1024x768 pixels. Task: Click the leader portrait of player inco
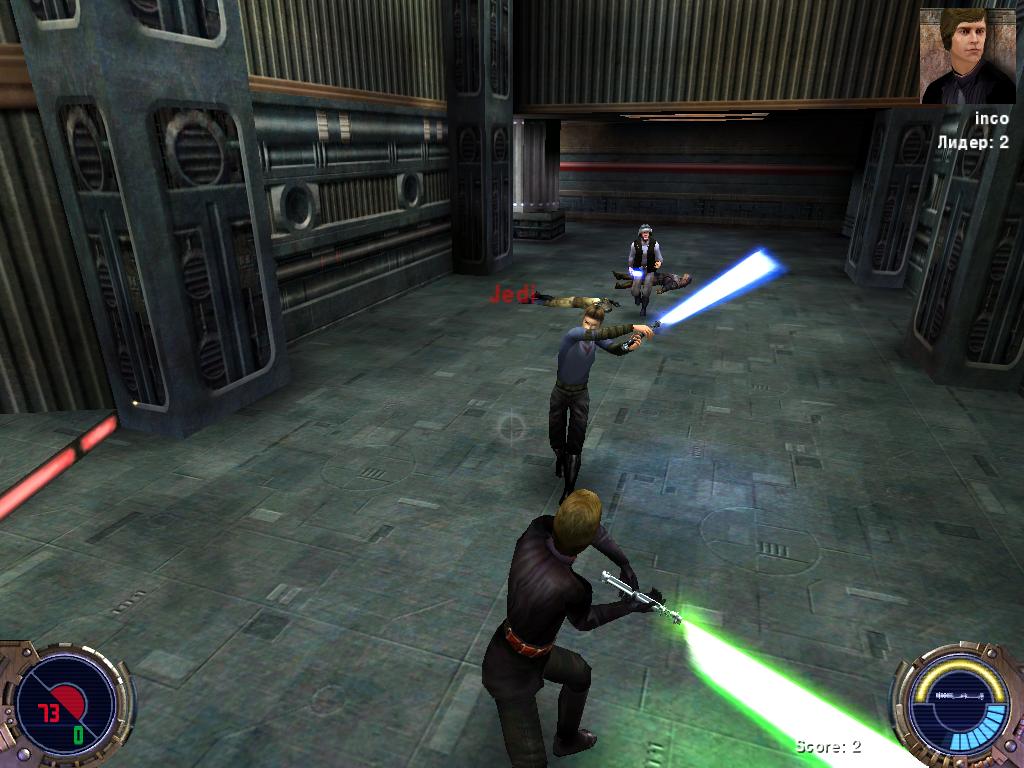[x=967, y=56]
